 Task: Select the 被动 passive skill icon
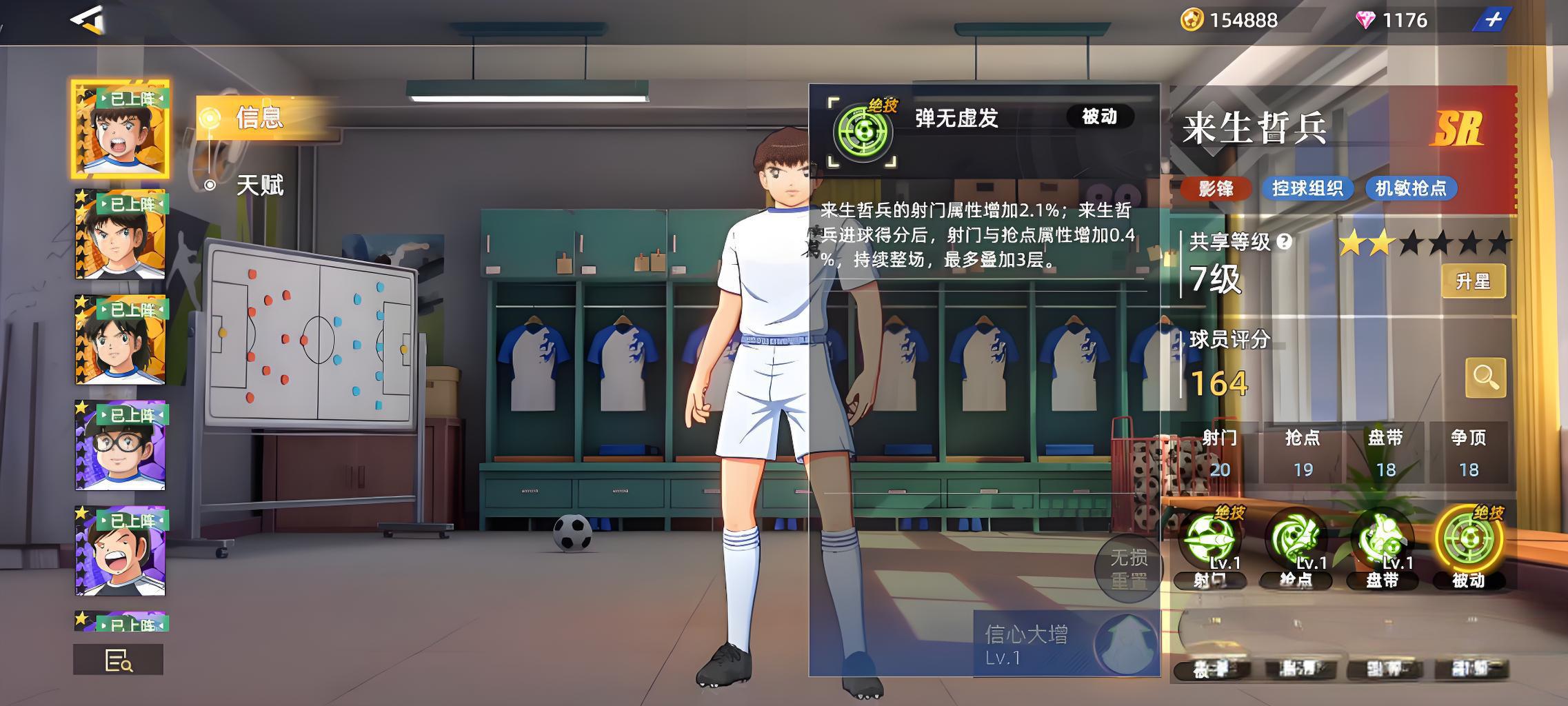1469,540
